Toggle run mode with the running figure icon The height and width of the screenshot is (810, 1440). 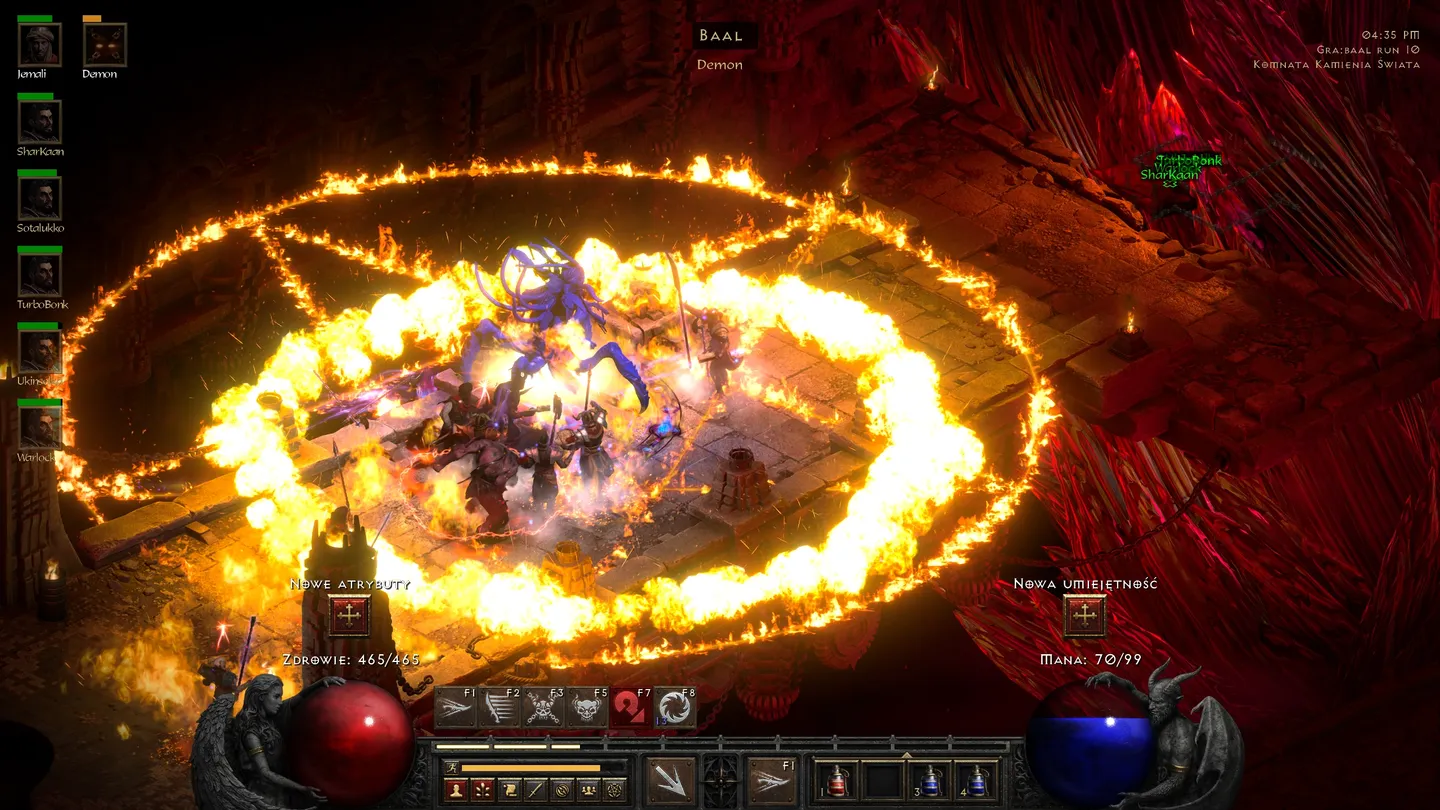452,768
